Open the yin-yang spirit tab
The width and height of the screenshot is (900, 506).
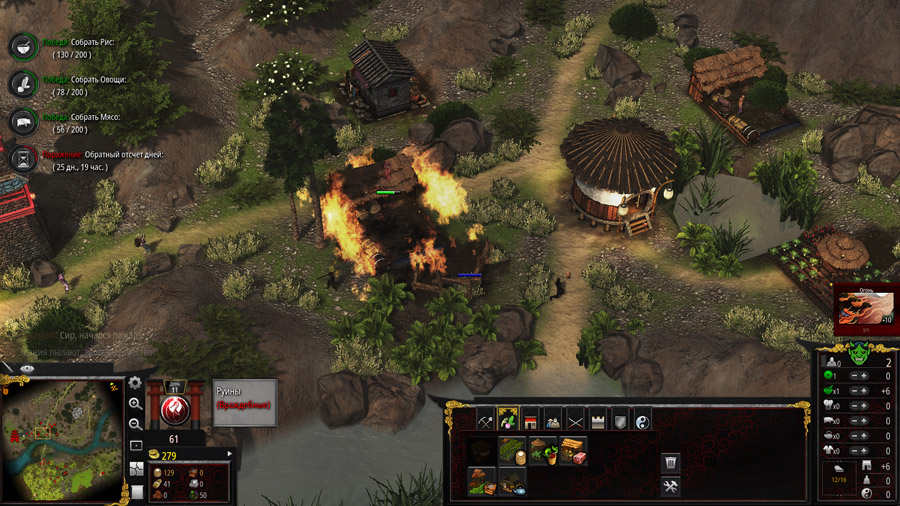[642, 419]
